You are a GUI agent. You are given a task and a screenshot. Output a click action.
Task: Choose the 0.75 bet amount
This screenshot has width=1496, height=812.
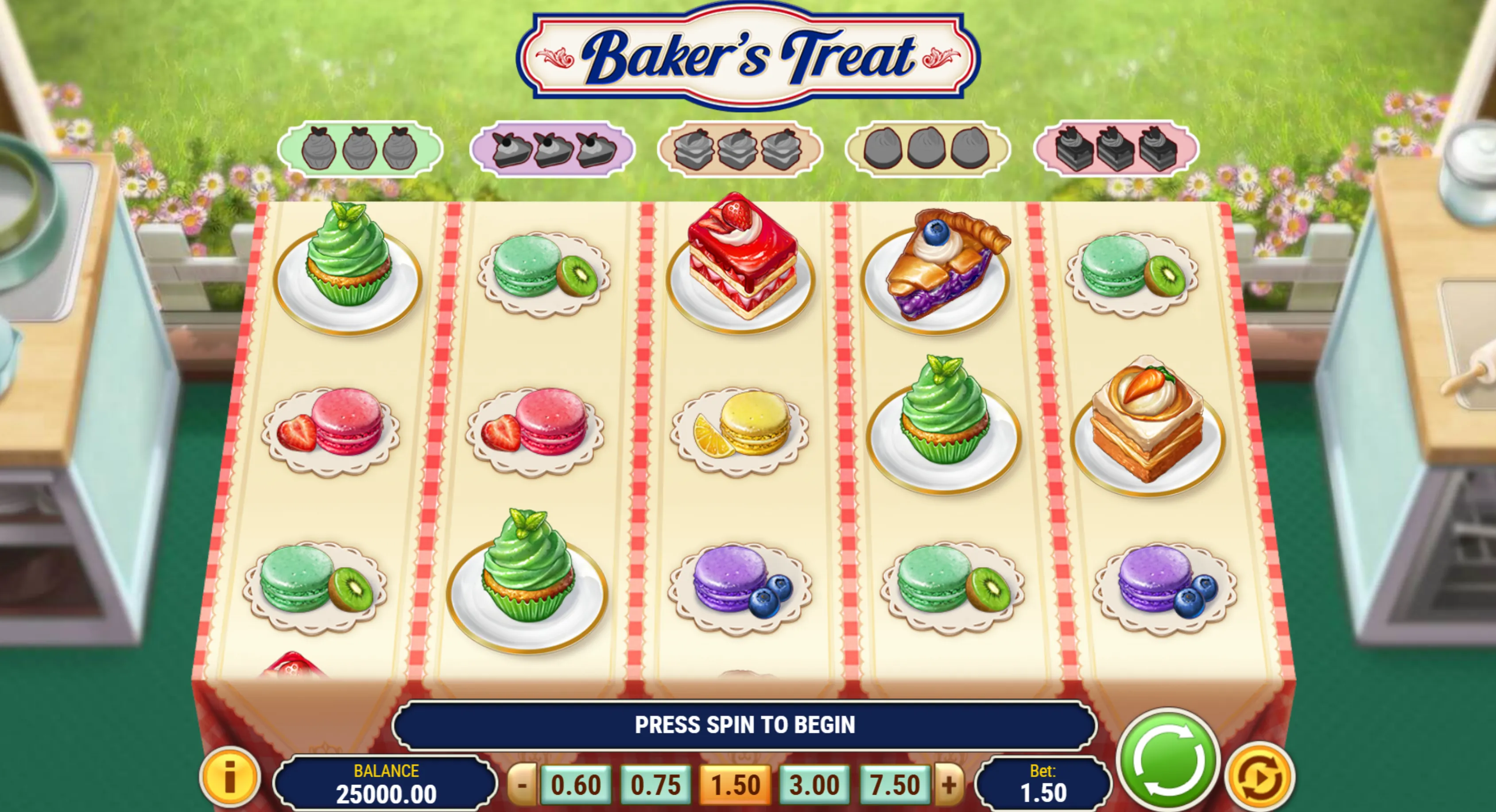[655, 785]
